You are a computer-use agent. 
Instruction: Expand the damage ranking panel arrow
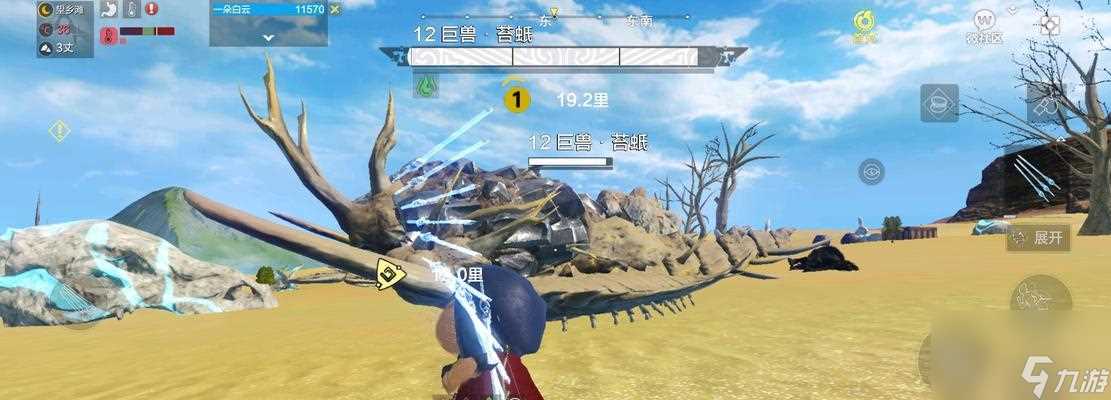[268, 37]
